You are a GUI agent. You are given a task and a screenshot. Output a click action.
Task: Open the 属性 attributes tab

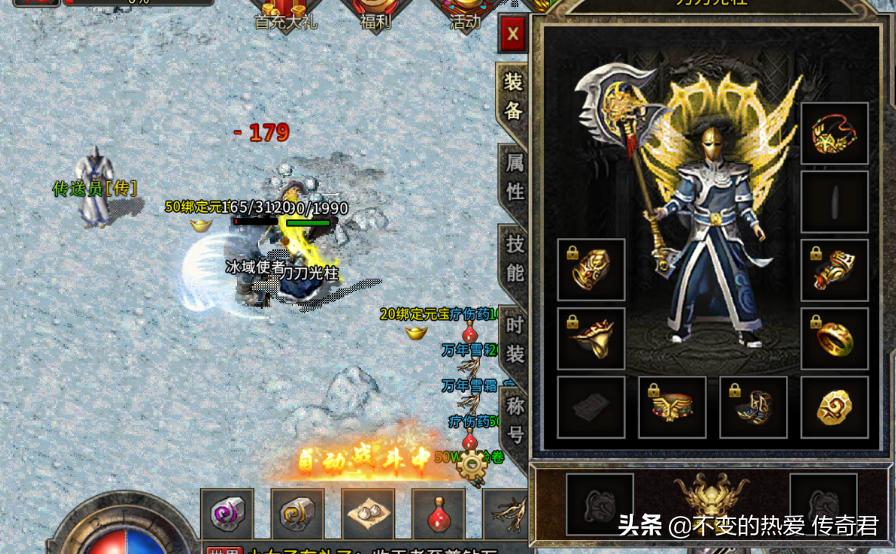point(515,177)
